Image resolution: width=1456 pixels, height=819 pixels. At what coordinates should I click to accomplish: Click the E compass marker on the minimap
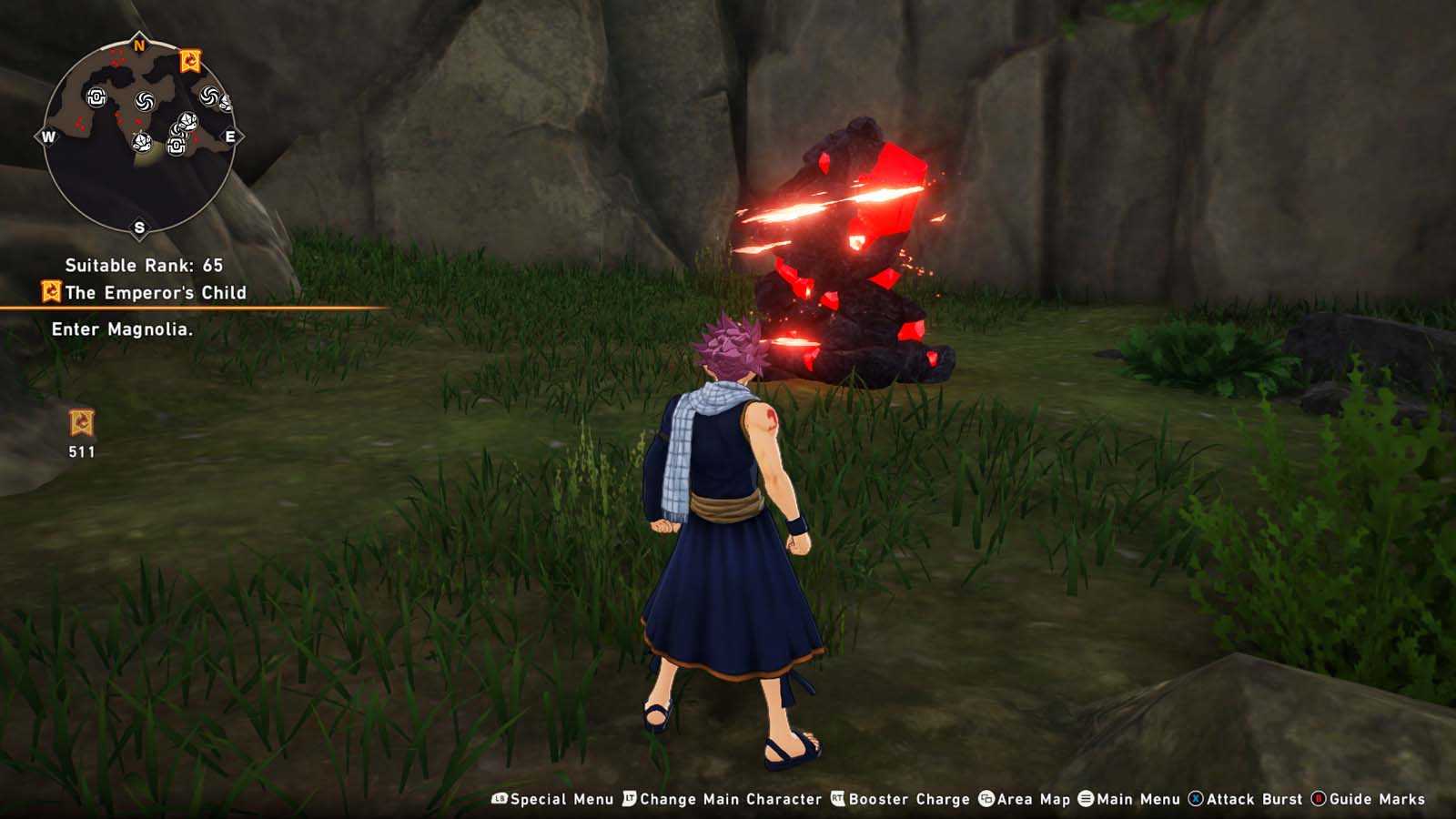230,136
